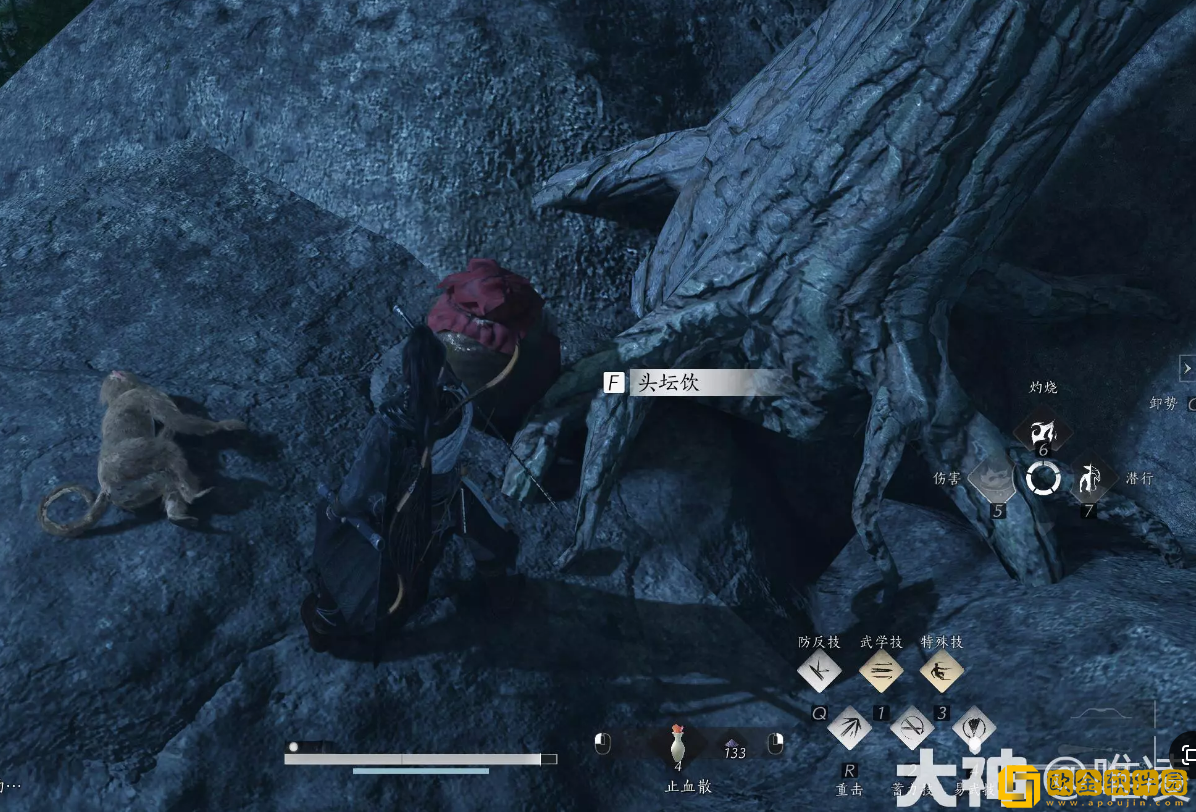Viewport: 1196px width, 812px height.
Task: Use the 特殊技 special skill icon
Action: (x=941, y=672)
